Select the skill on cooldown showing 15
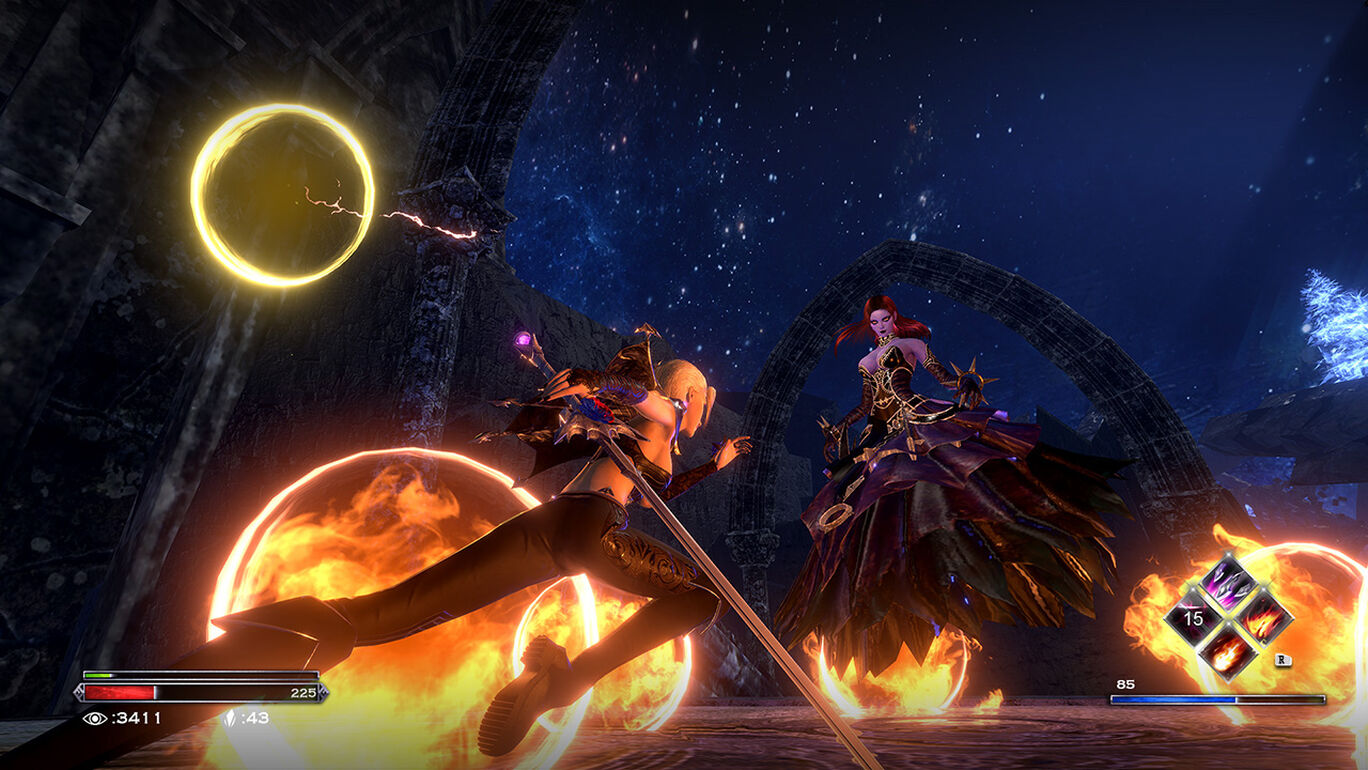 tap(1194, 618)
